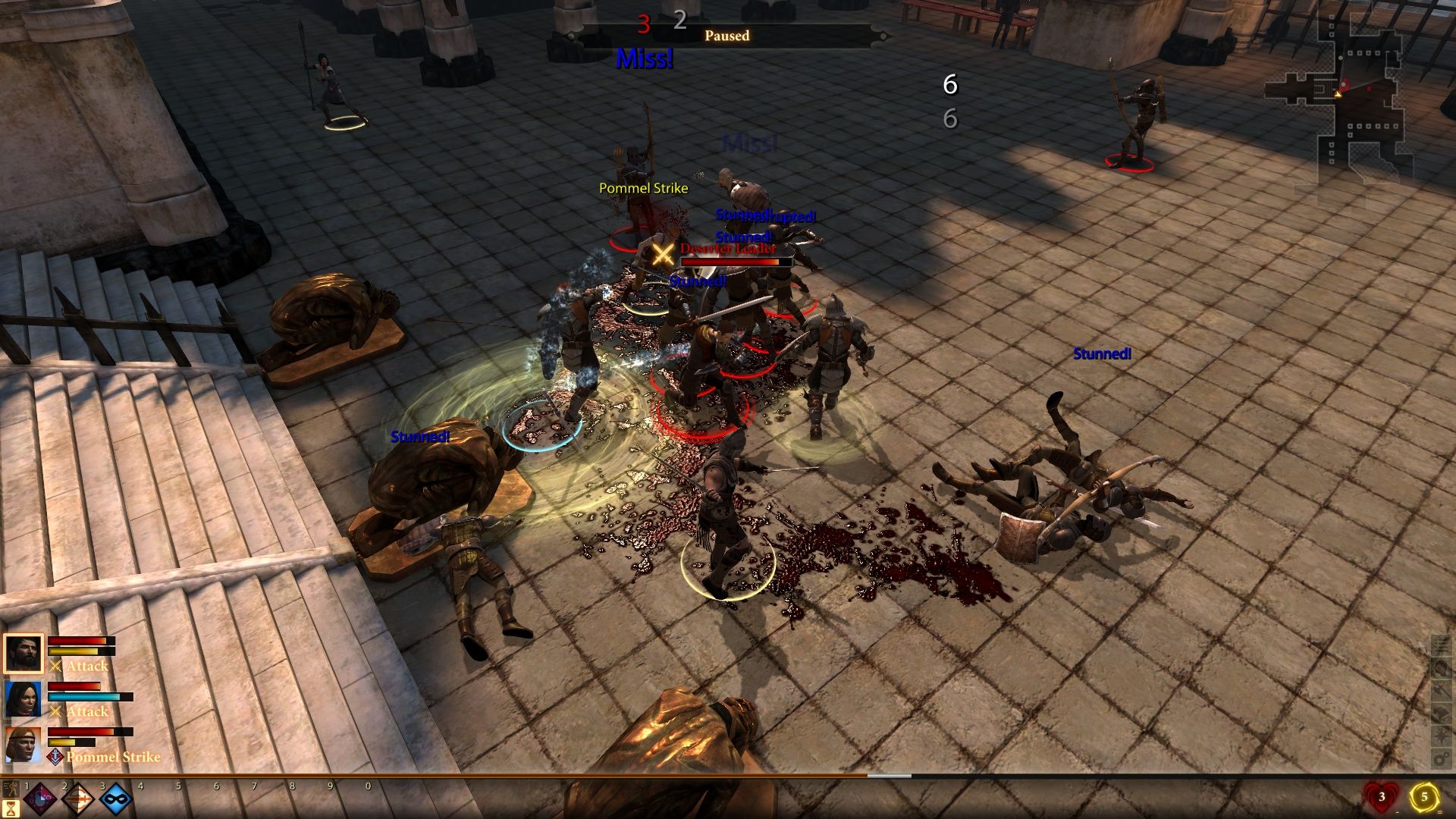The image size is (1456, 819).
Task: Open the axe abilities menu icon
Action: coord(1441,691)
